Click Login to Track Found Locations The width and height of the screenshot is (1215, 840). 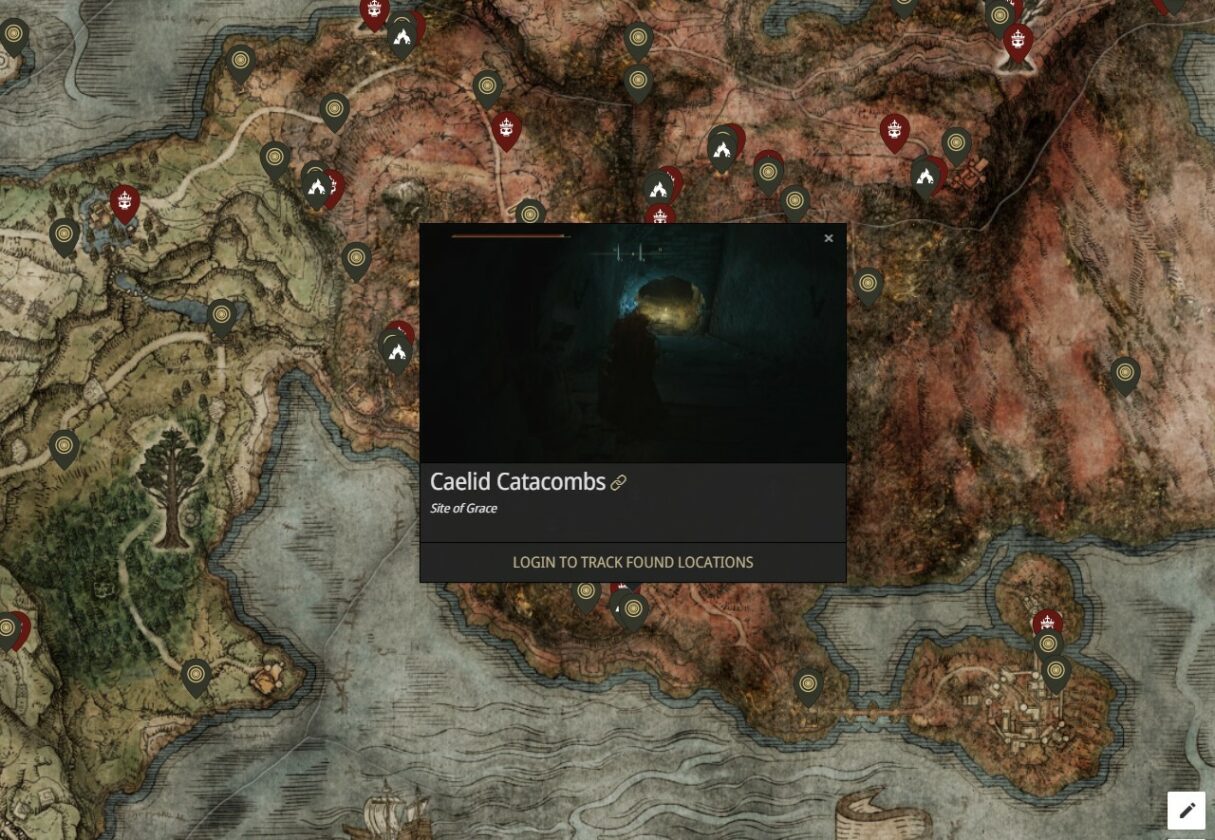pyautogui.click(x=632, y=562)
